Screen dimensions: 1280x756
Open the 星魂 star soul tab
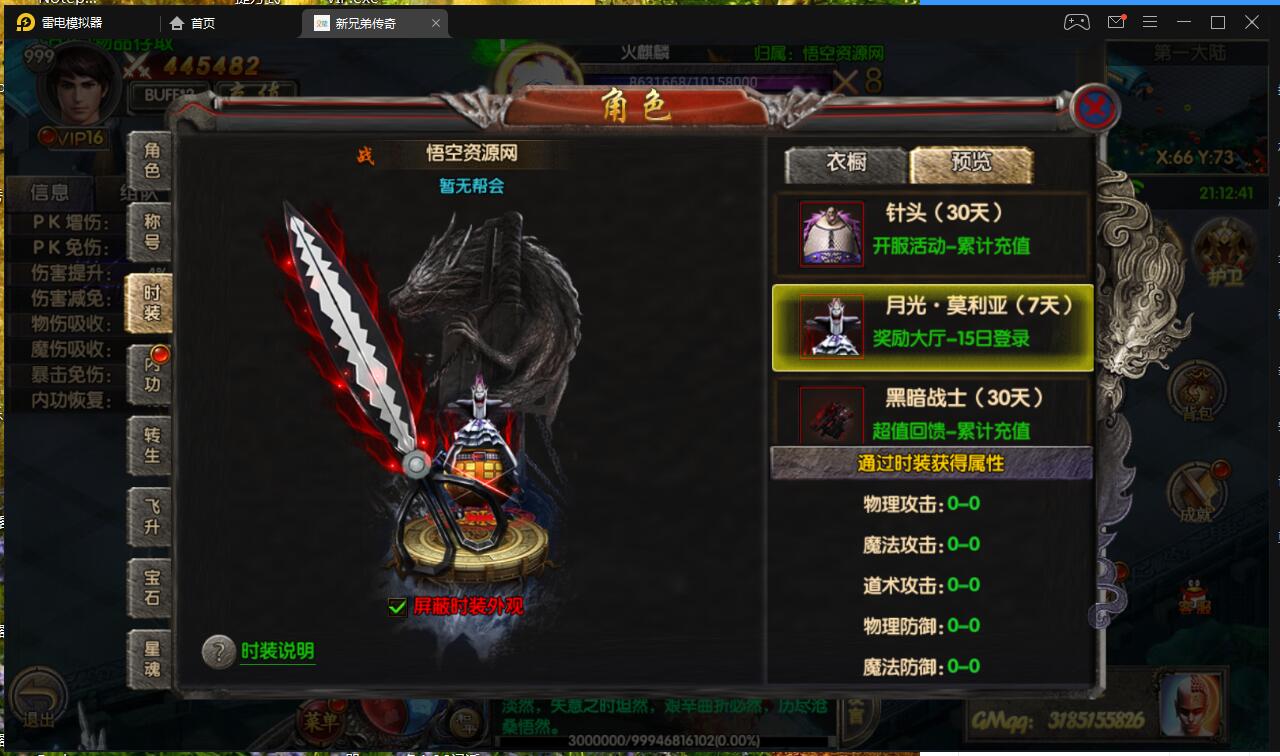(x=151, y=658)
